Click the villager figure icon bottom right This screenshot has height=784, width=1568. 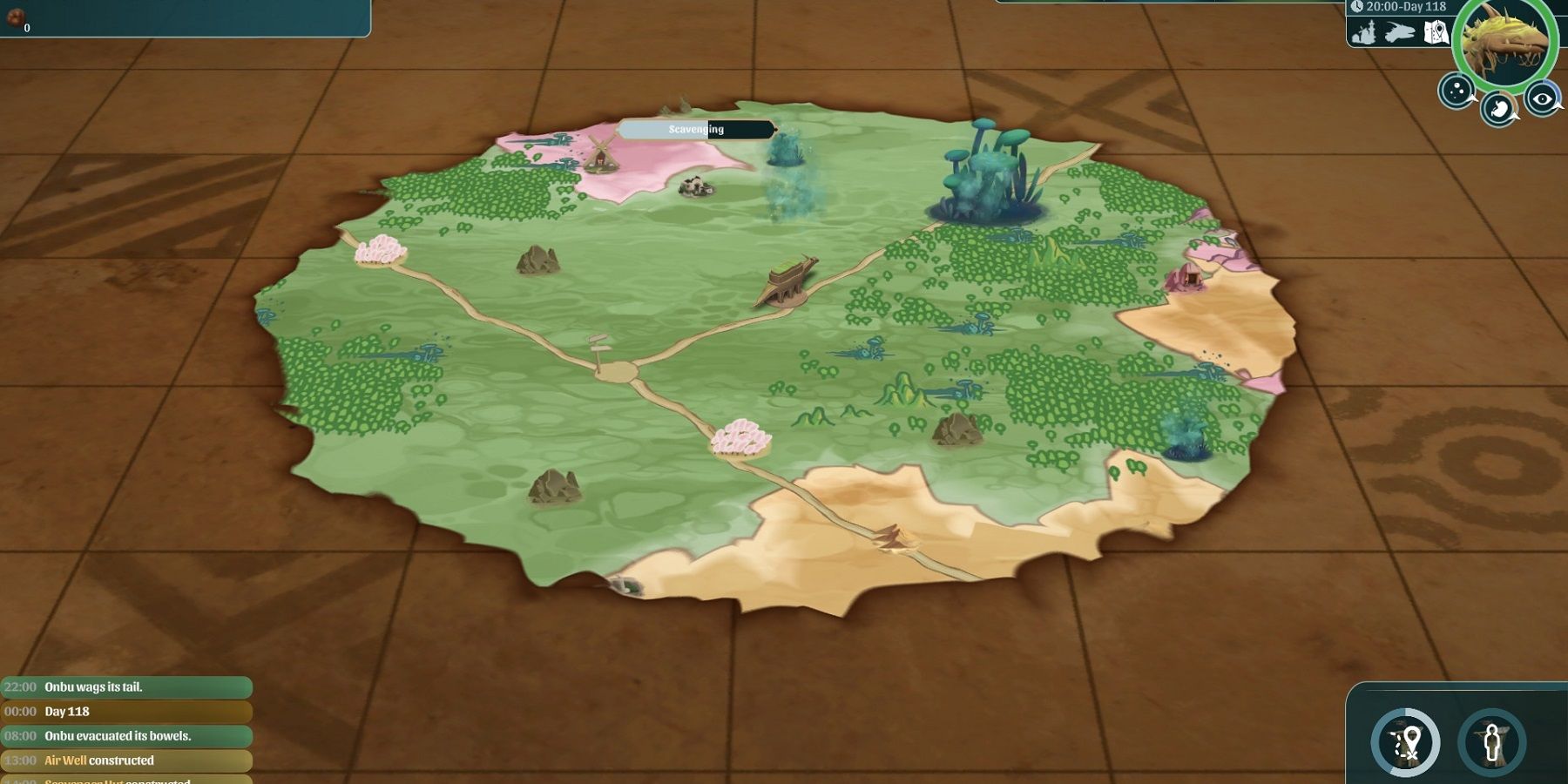tap(1493, 742)
